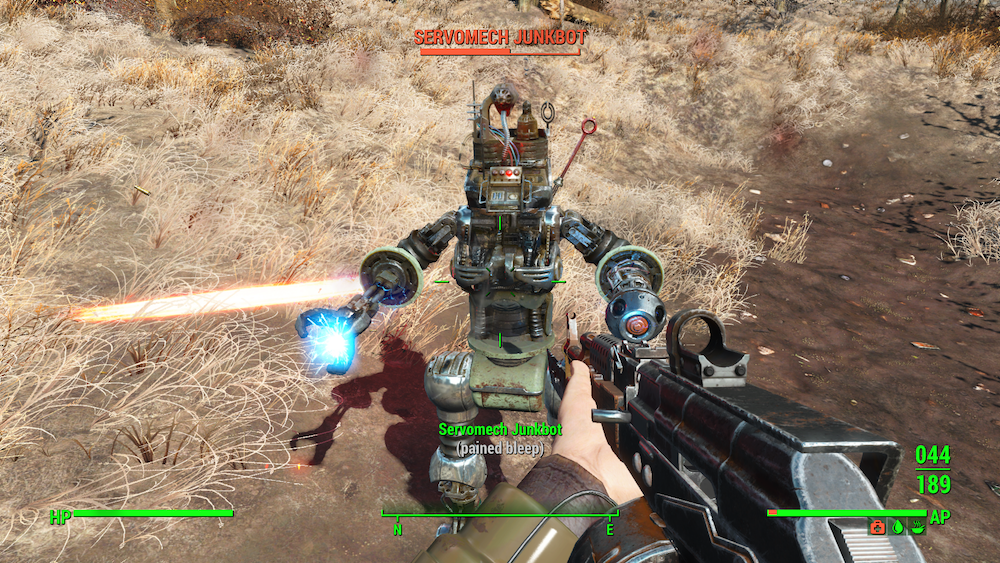Screen dimensions: 1000x563
Task: Click the red medkit status icon
Action: 877,527
